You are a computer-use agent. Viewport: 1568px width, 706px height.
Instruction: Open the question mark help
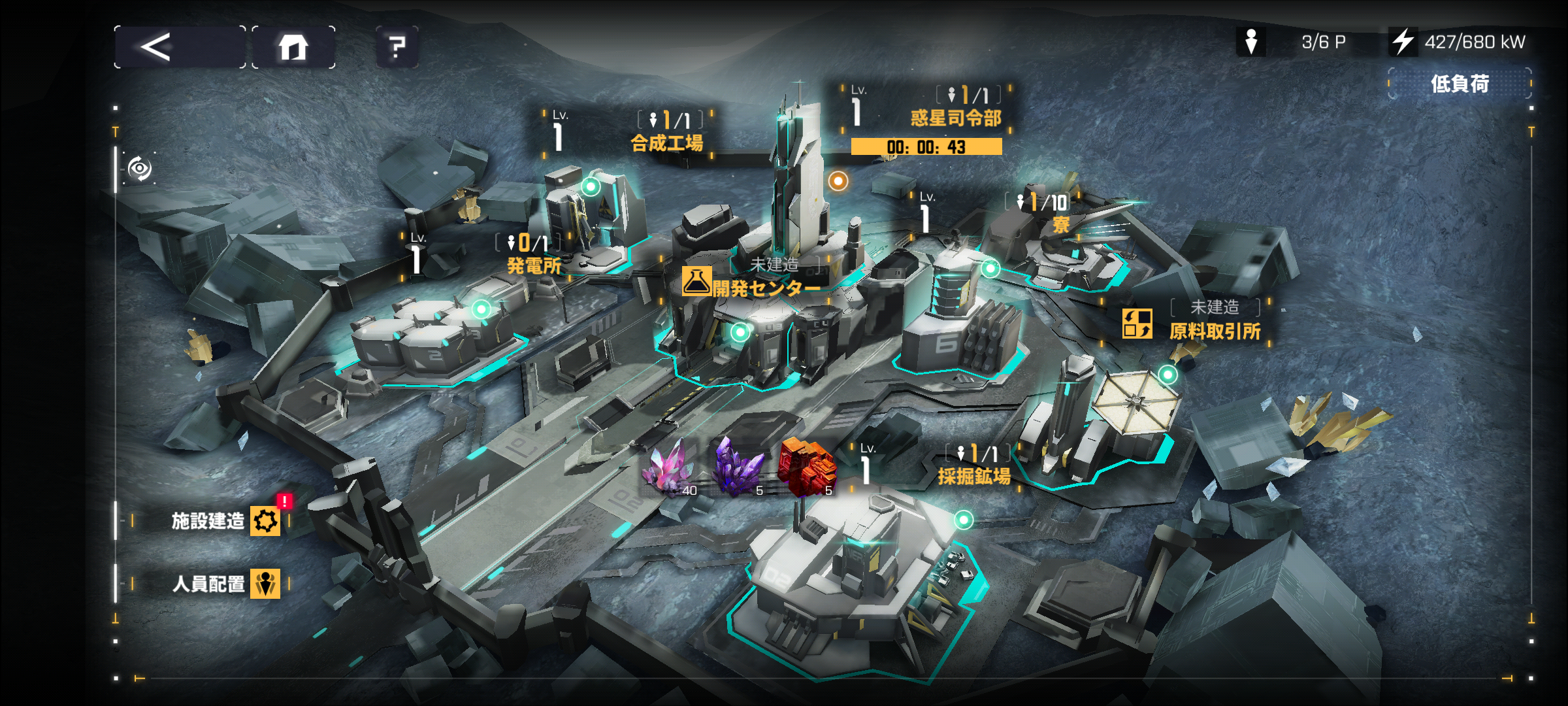point(397,47)
